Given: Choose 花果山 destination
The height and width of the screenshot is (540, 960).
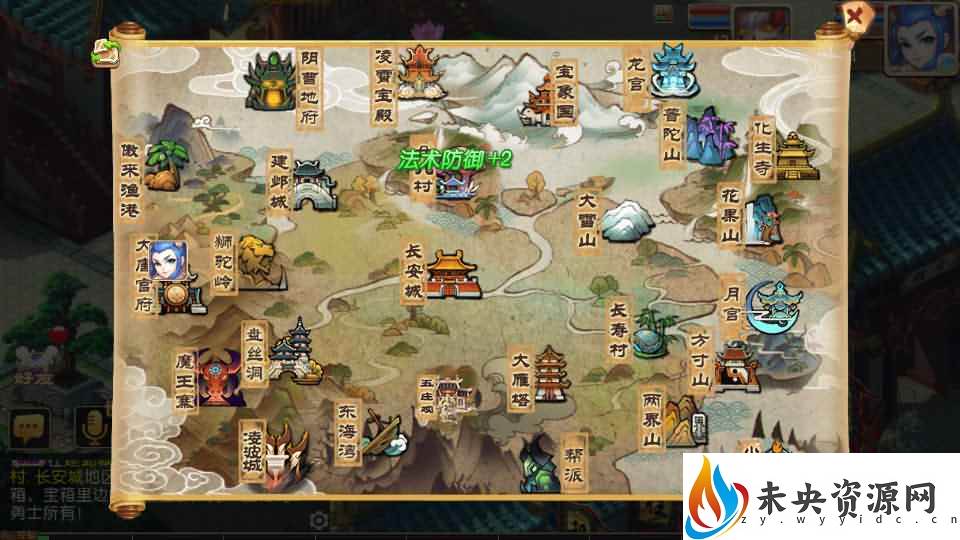Looking at the screenshot, I should pyautogui.click(x=765, y=219).
